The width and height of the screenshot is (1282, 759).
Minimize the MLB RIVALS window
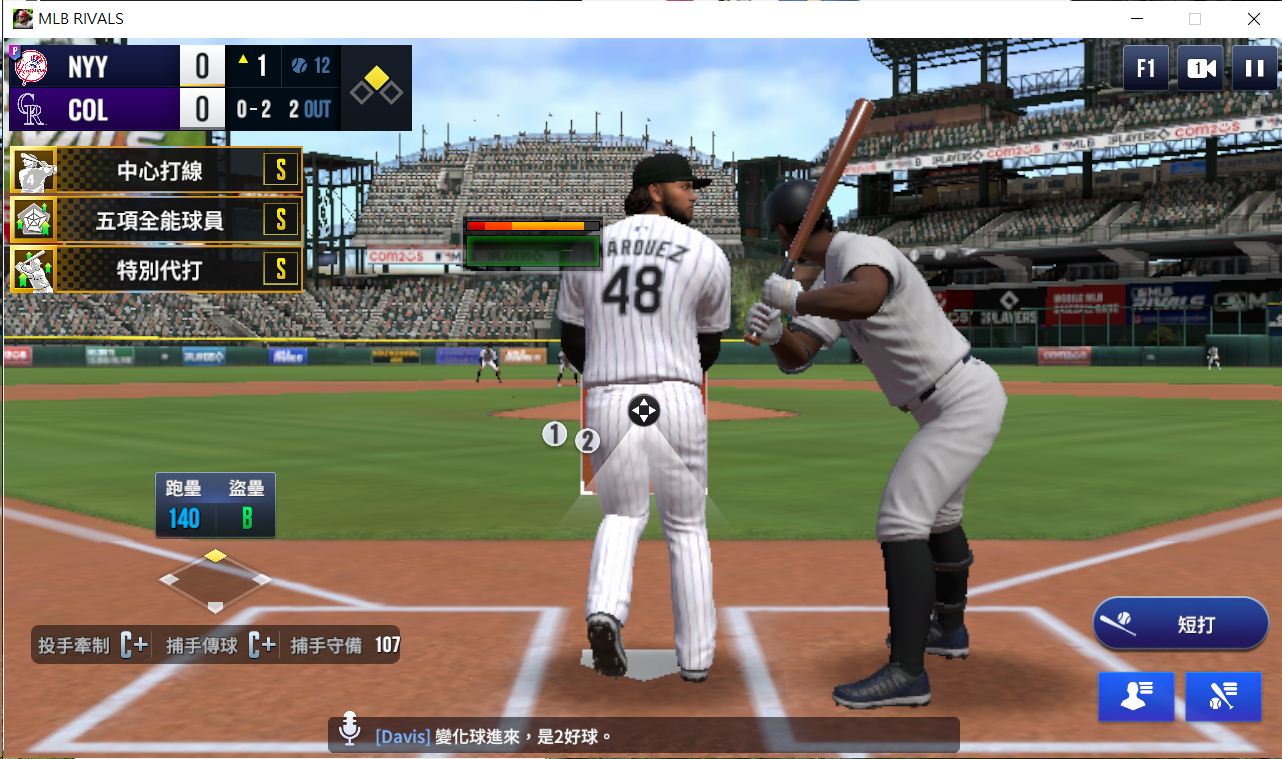pyautogui.click(x=1136, y=18)
